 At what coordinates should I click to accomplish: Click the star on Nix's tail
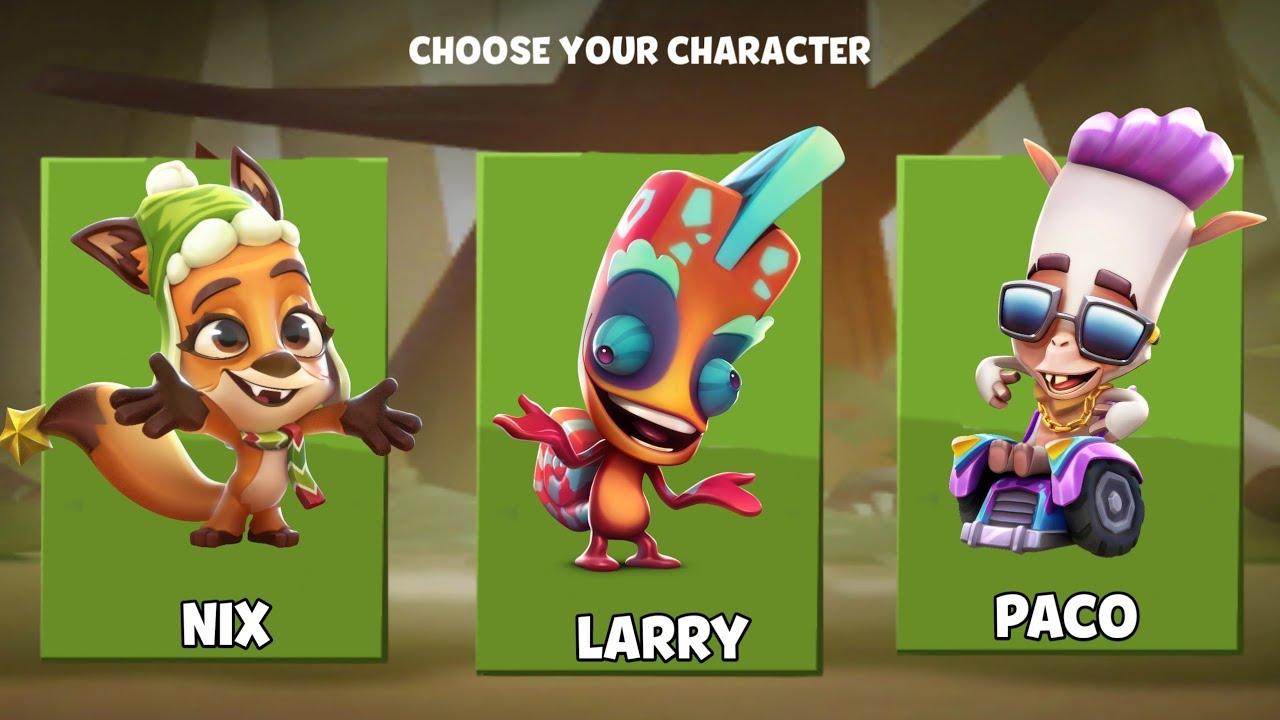tap(22, 432)
